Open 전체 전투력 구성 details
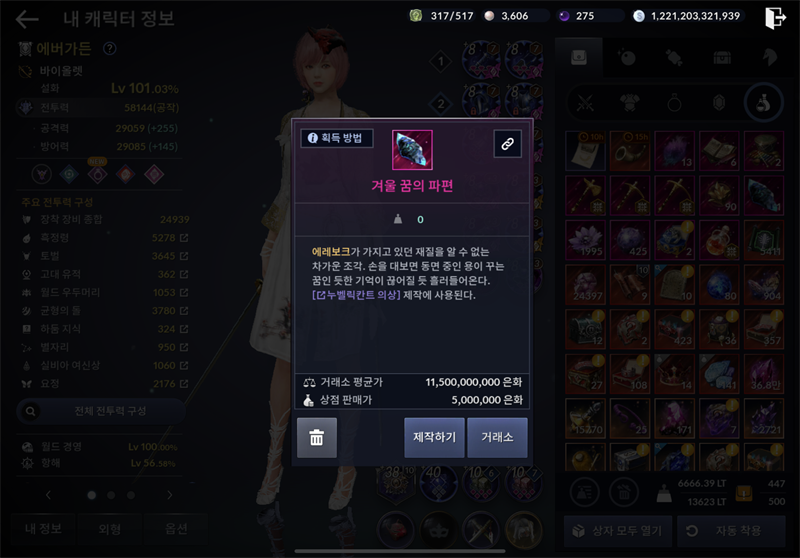This screenshot has width=800, height=558. click(99, 410)
